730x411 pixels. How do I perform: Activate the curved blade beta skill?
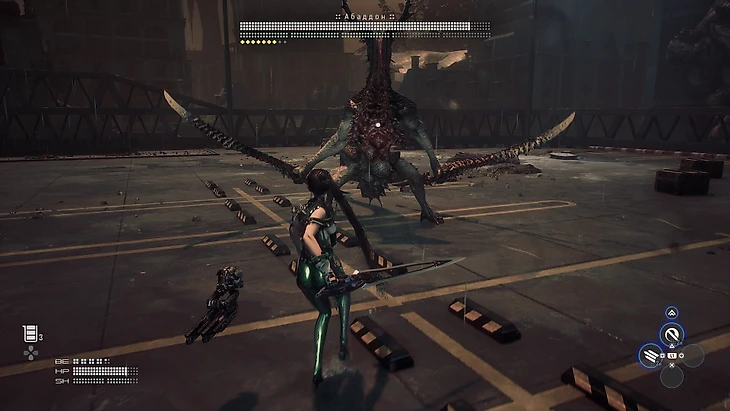[x=672, y=334]
